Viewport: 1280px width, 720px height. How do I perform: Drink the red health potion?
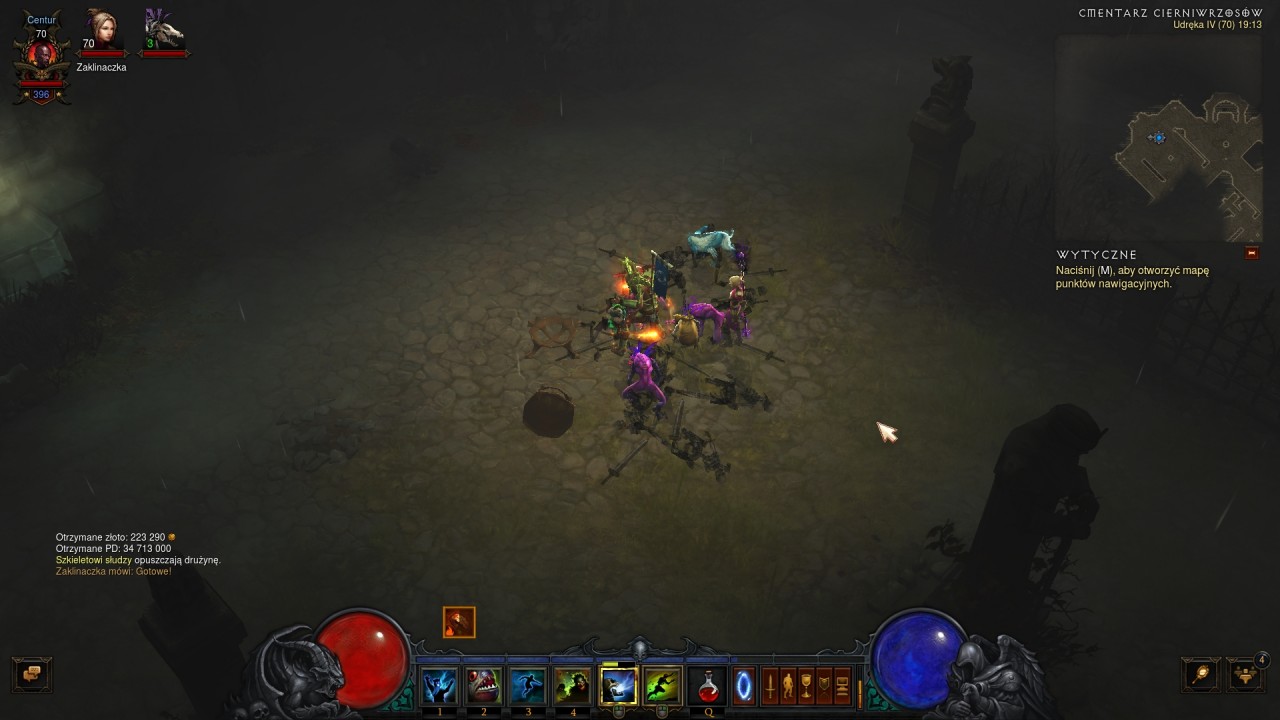pos(708,686)
